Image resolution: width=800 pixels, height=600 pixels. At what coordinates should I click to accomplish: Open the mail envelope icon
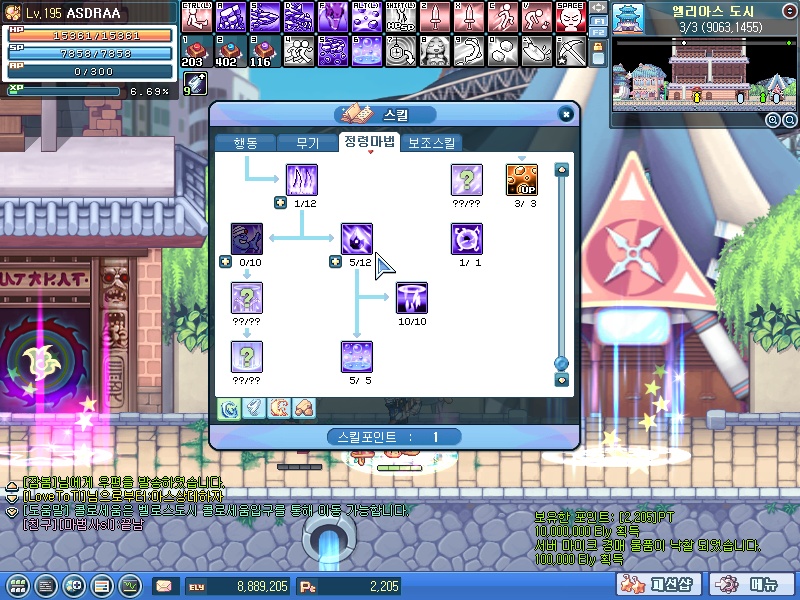pyautogui.click(x=163, y=585)
